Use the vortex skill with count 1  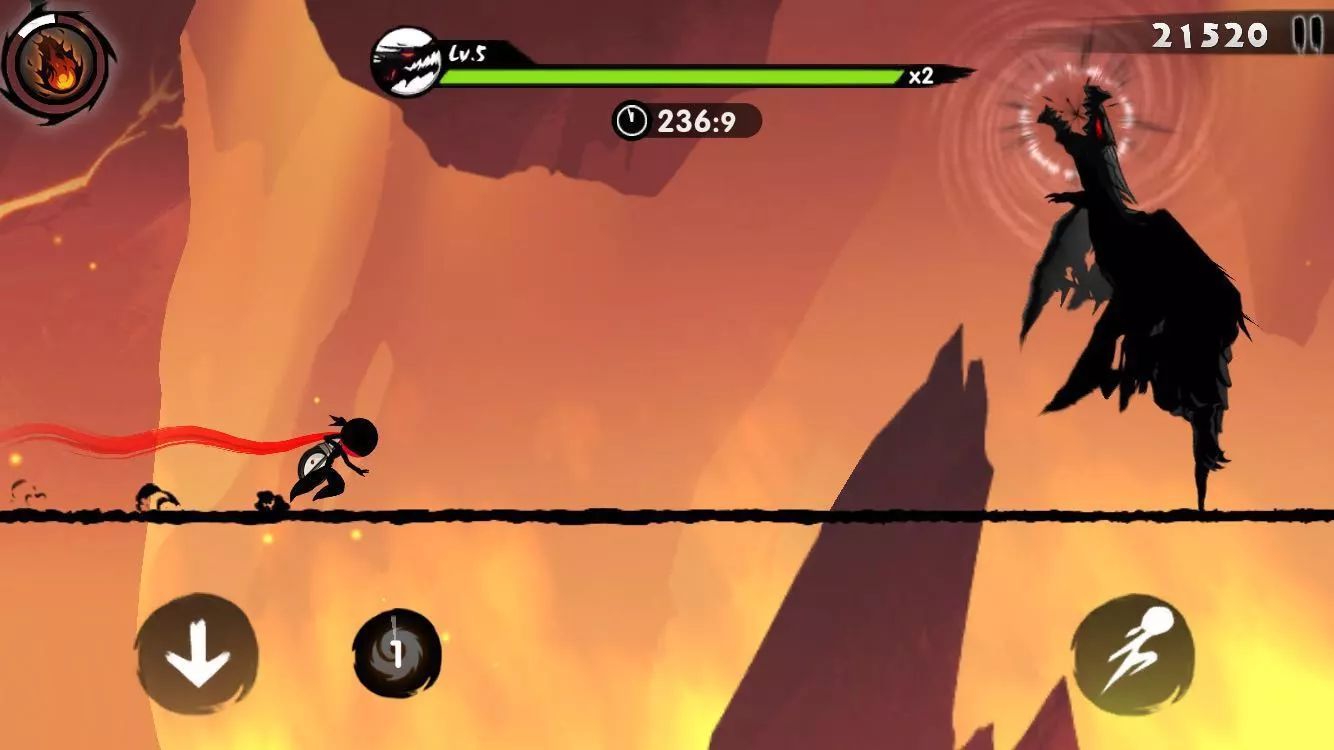point(397,654)
